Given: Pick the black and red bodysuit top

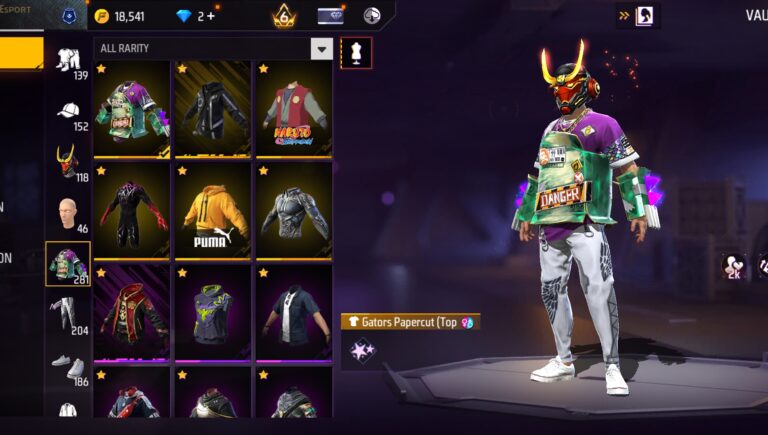Looking at the screenshot, I should tap(131, 211).
